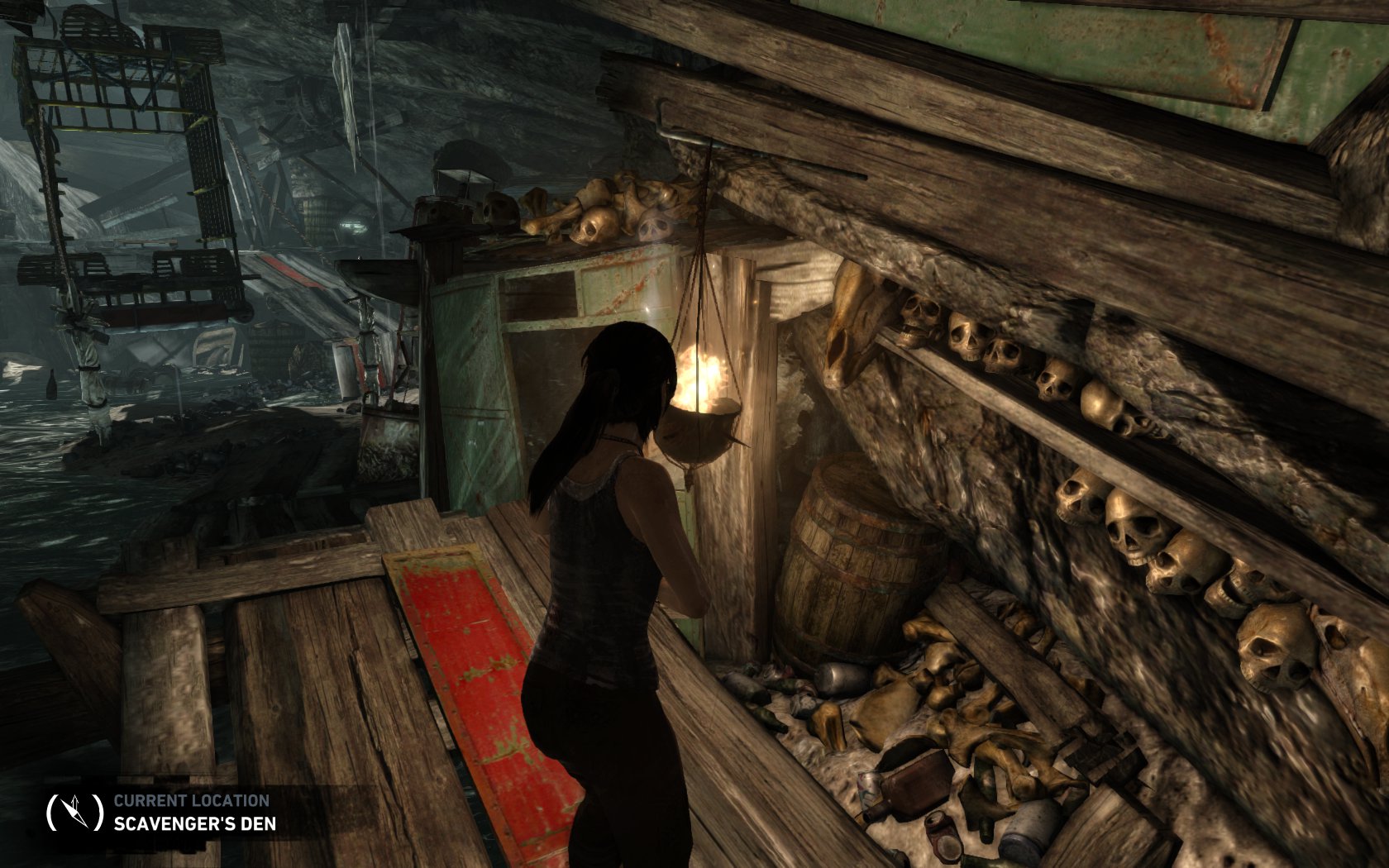This screenshot has width=1389, height=868.
Task: Click the compass icon beside Current Location
Action: click(74, 811)
